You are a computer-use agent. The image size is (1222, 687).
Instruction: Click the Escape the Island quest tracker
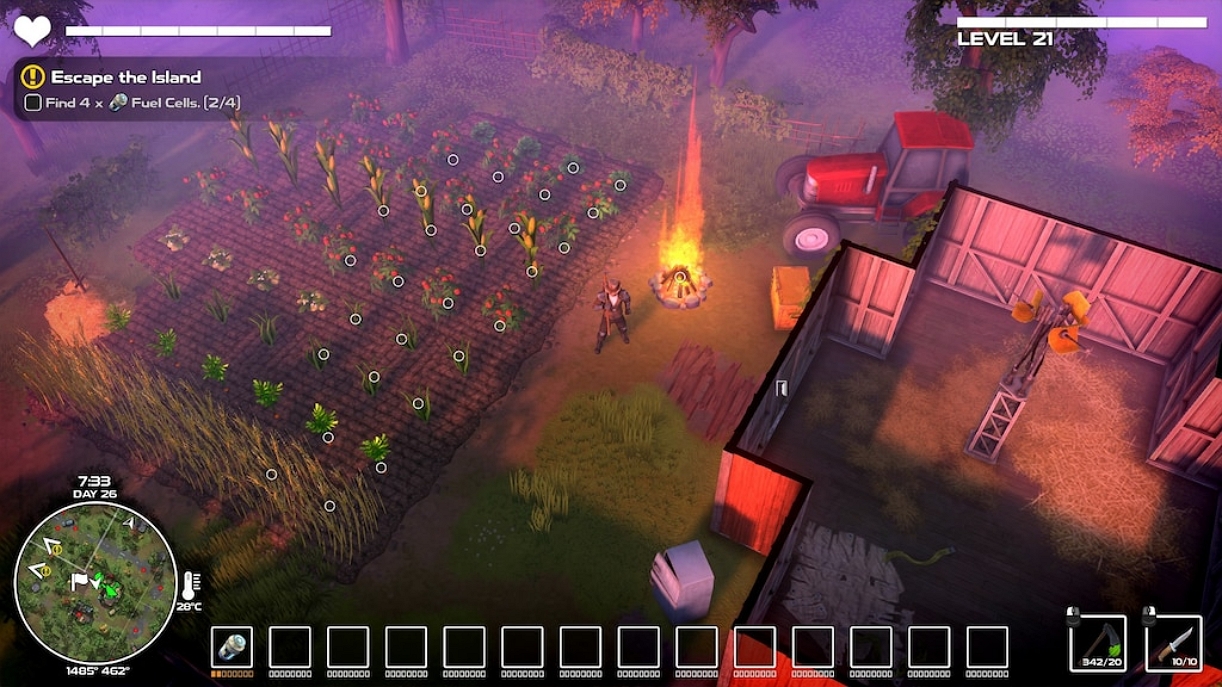pos(126,77)
